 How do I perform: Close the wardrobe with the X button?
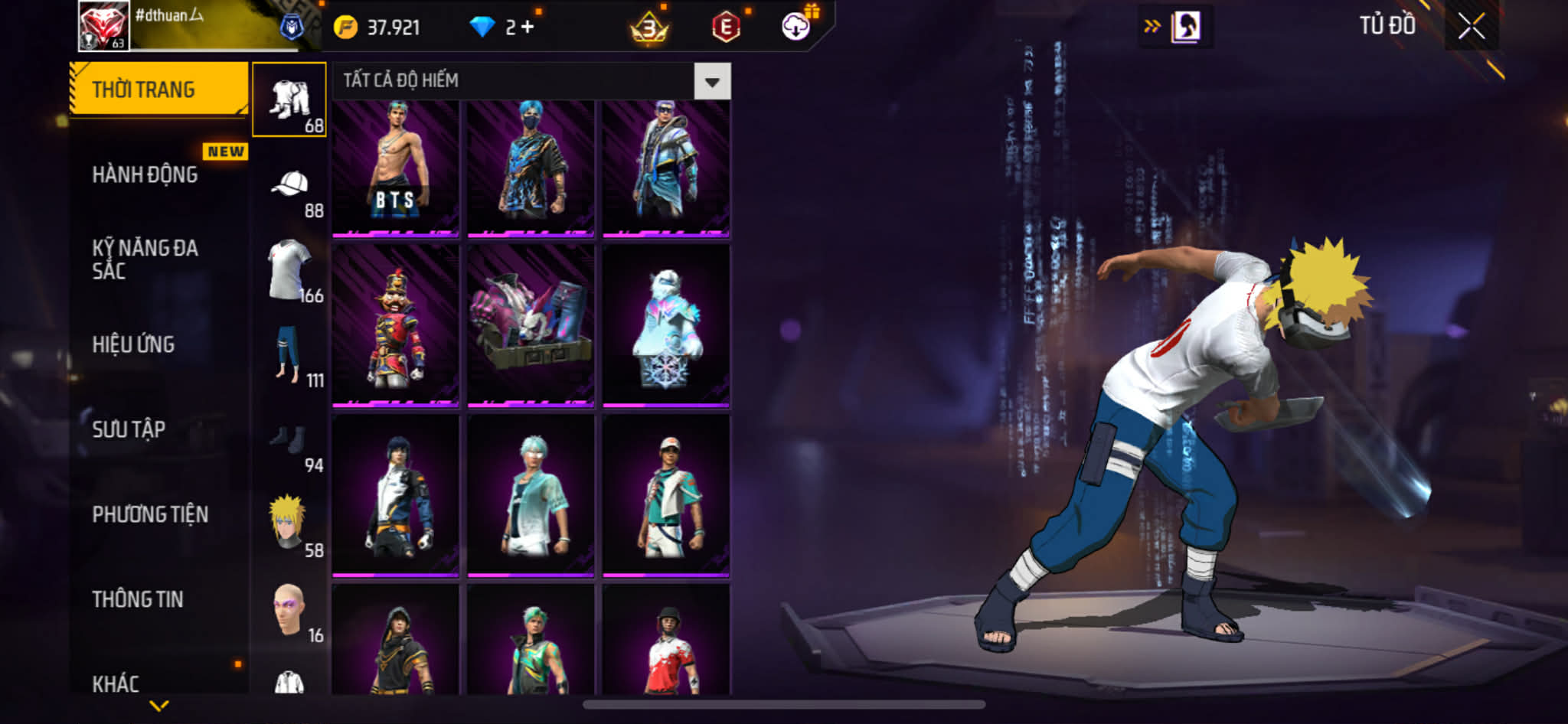(1471, 27)
